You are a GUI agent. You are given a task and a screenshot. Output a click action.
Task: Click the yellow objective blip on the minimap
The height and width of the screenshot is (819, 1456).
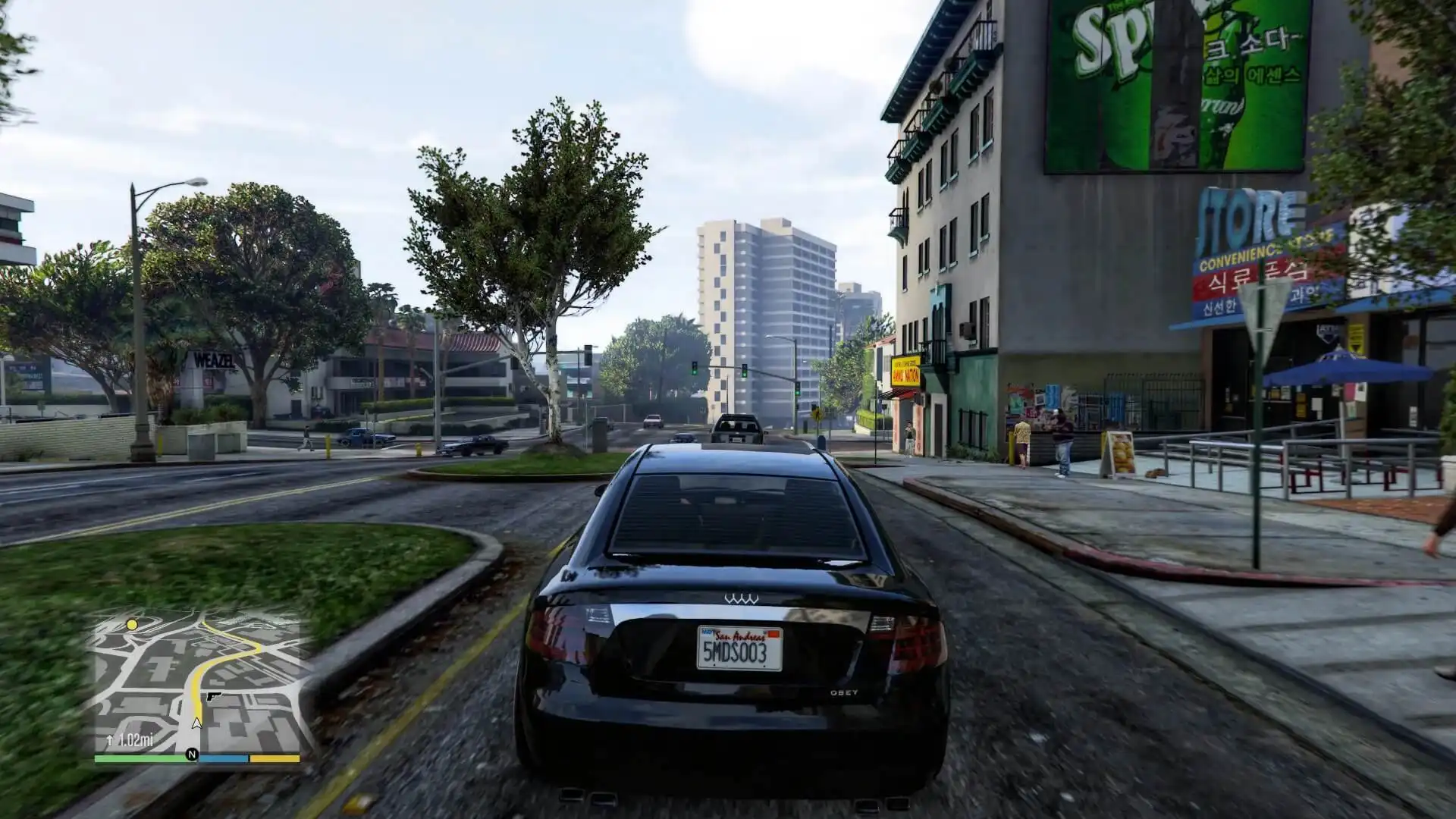tap(132, 624)
